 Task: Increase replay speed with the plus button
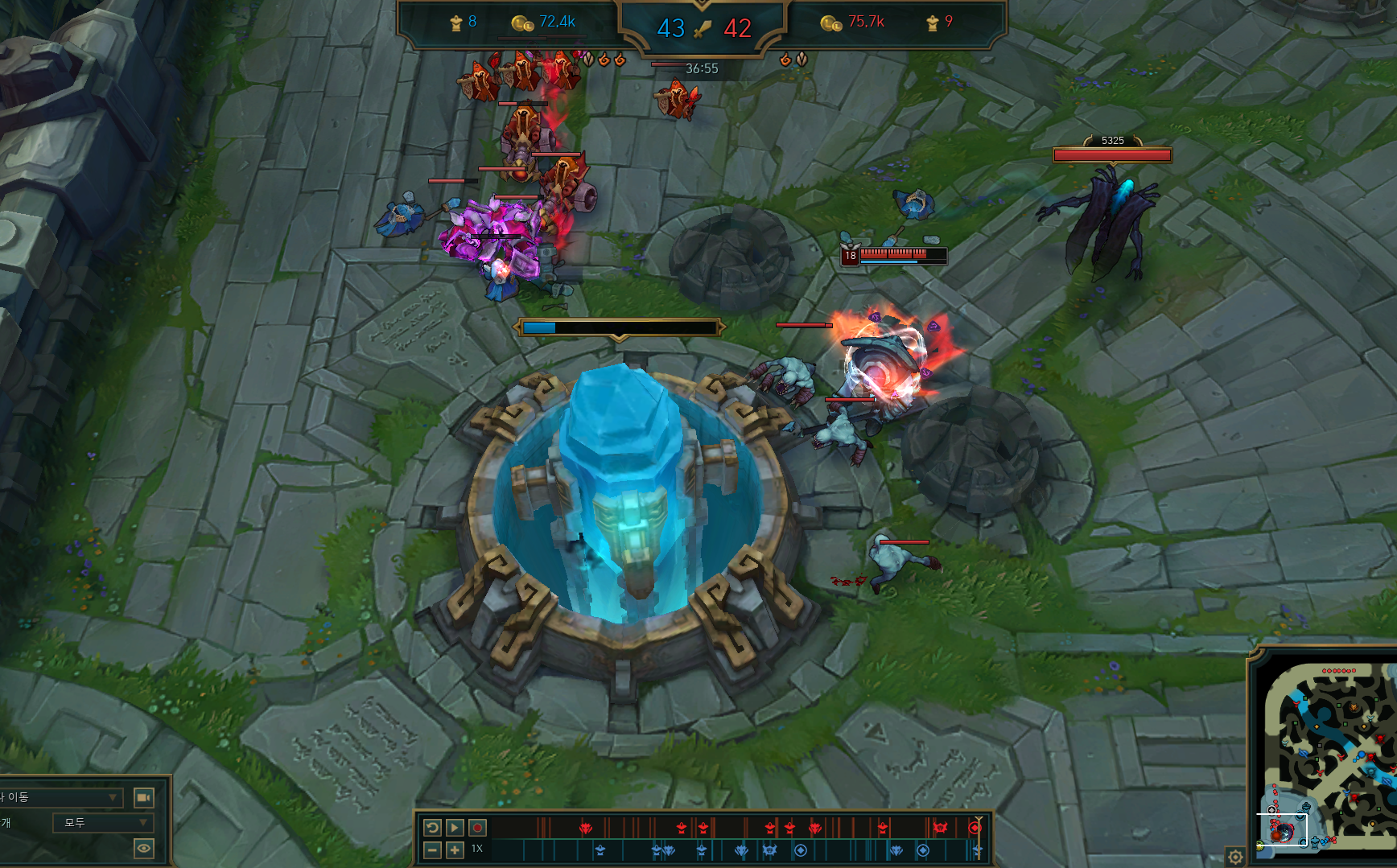(455, 849)
